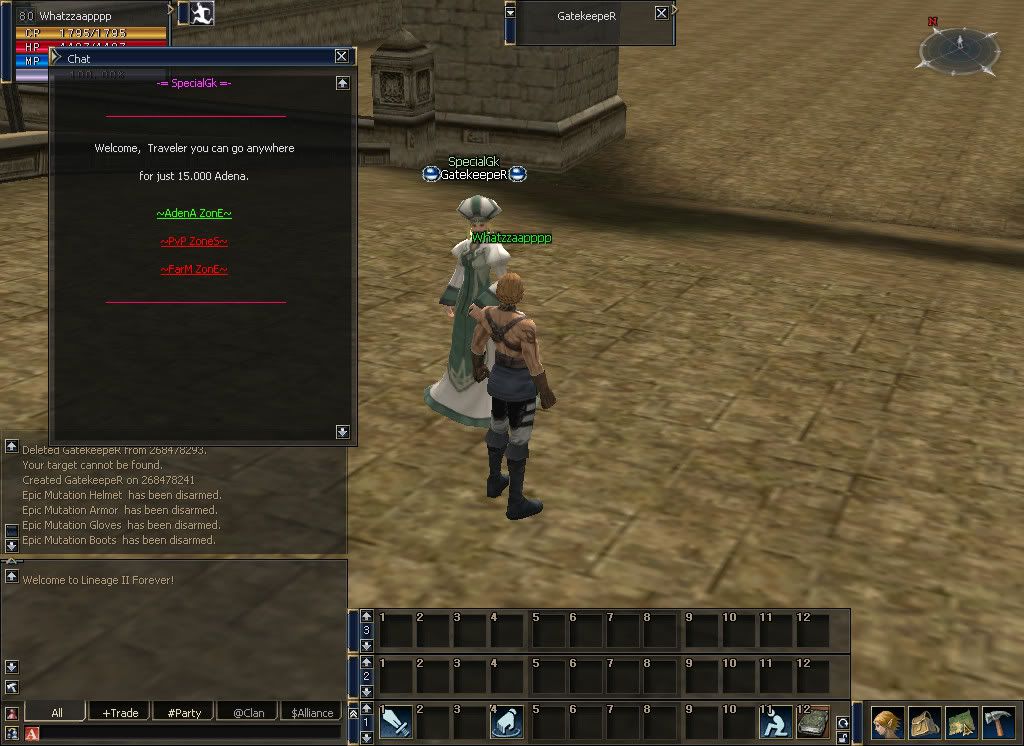Close the Chat dialog window
The image size is (1024, 746).
point(342,57)
